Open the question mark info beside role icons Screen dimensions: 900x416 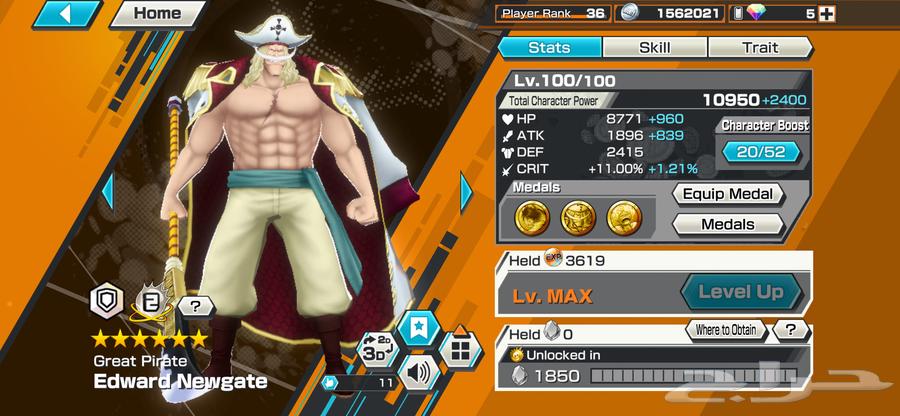point(196,306)
